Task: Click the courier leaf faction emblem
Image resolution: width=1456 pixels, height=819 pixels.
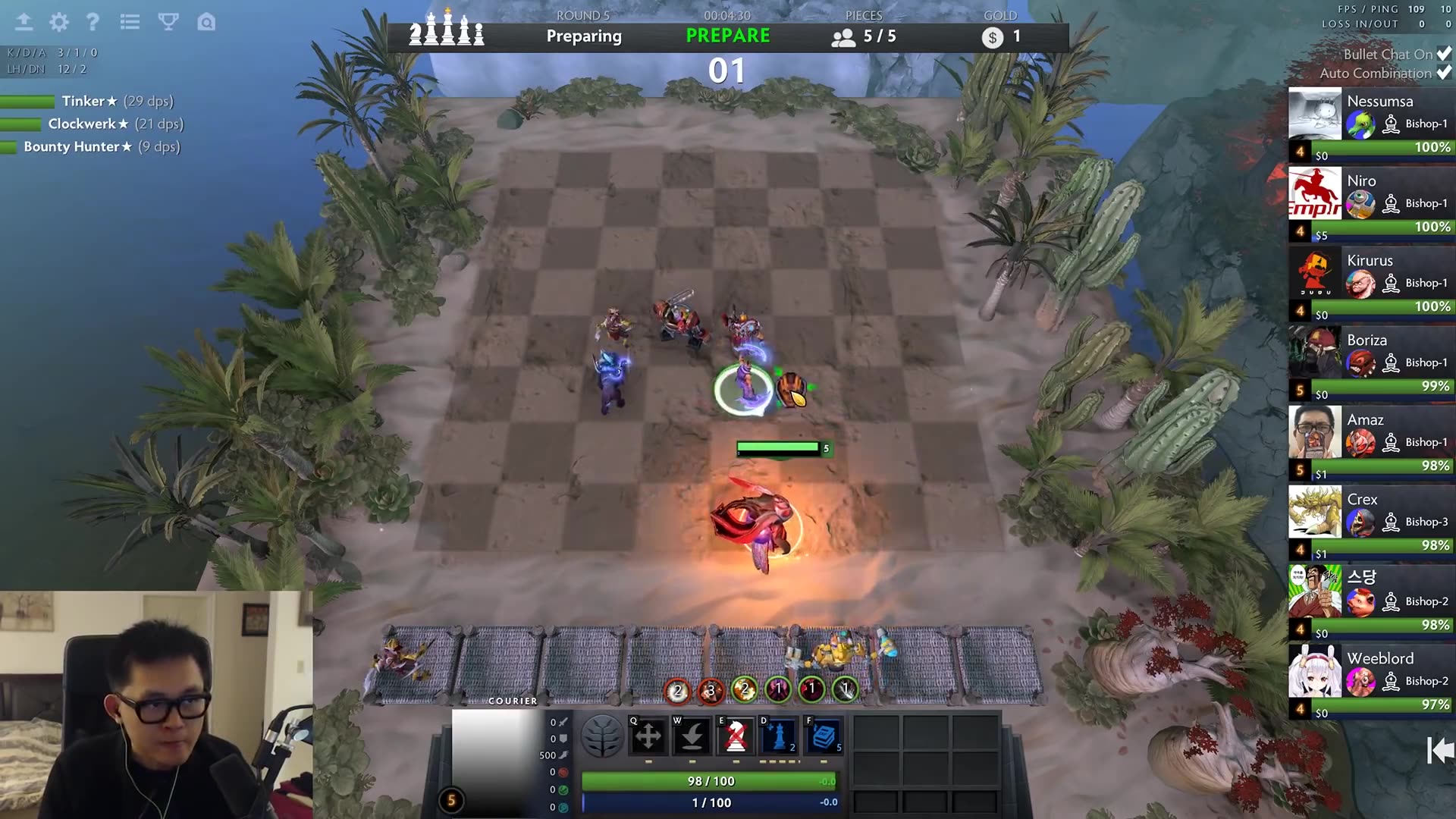Action: (601, 734)
